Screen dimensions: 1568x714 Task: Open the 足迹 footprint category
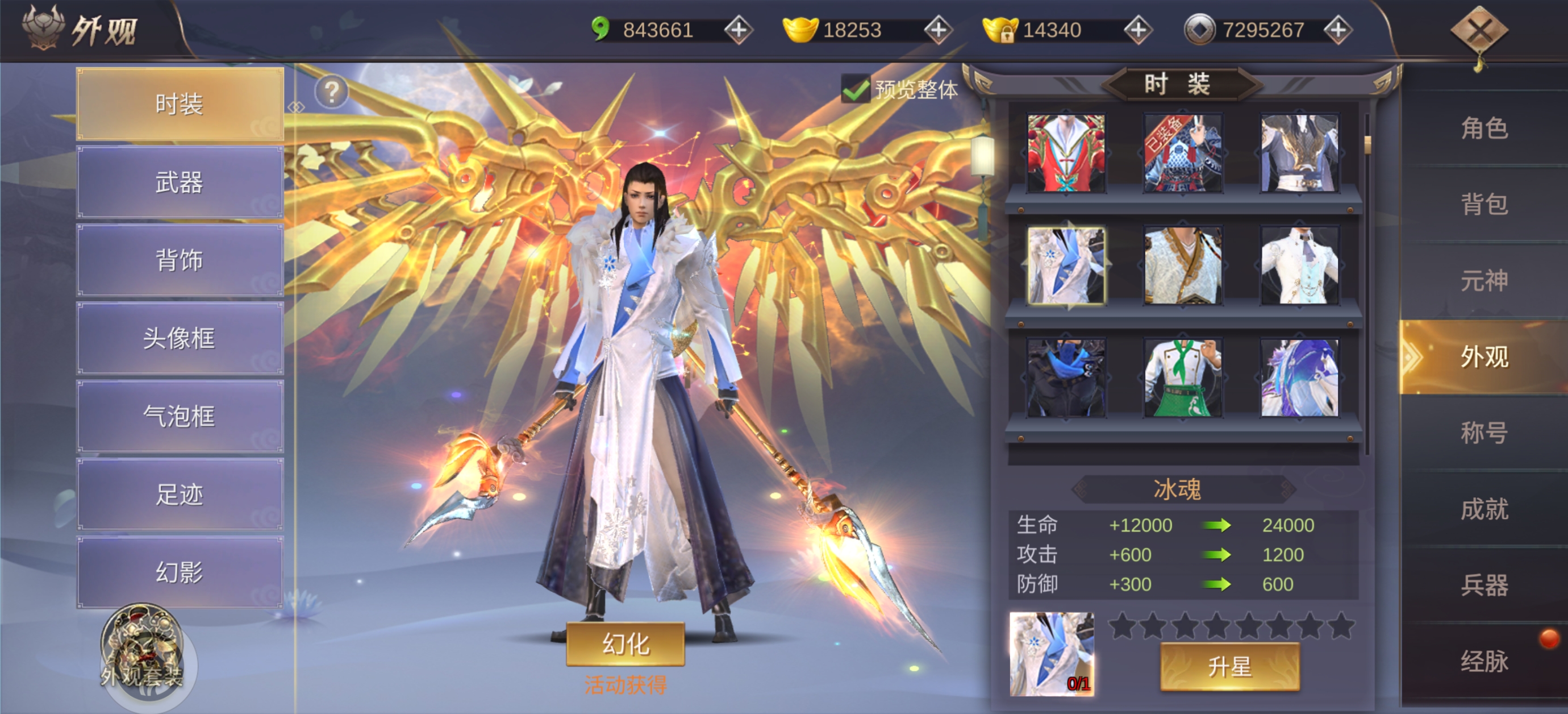[180, 494]
